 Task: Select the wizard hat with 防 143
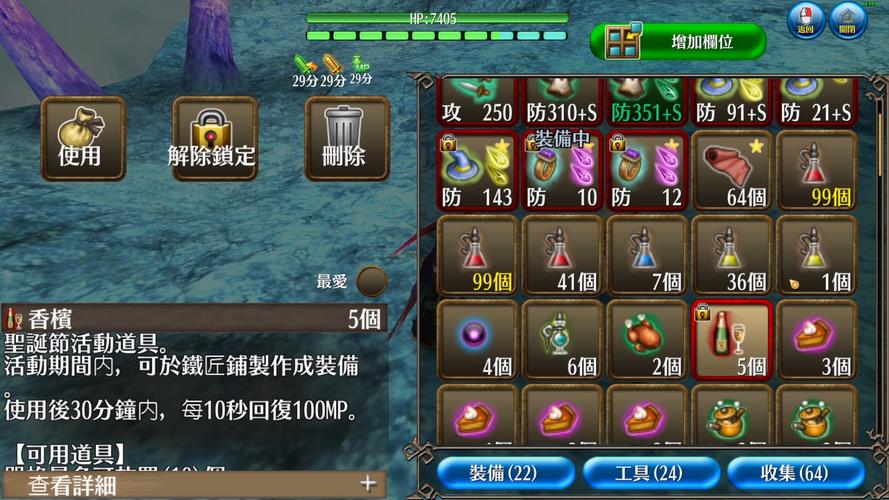477,170
